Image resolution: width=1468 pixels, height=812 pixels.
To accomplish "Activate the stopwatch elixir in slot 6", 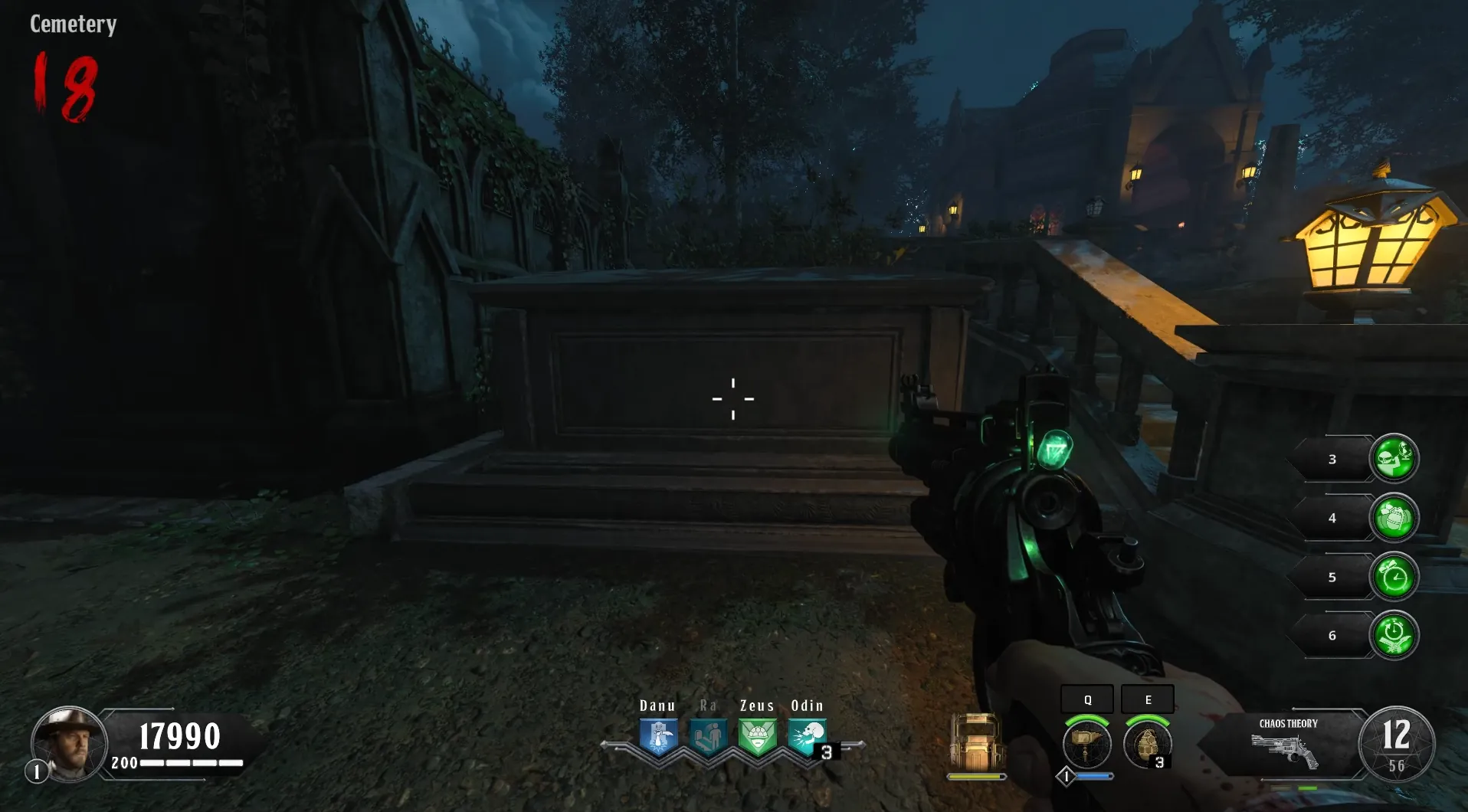I will 1394,635.
